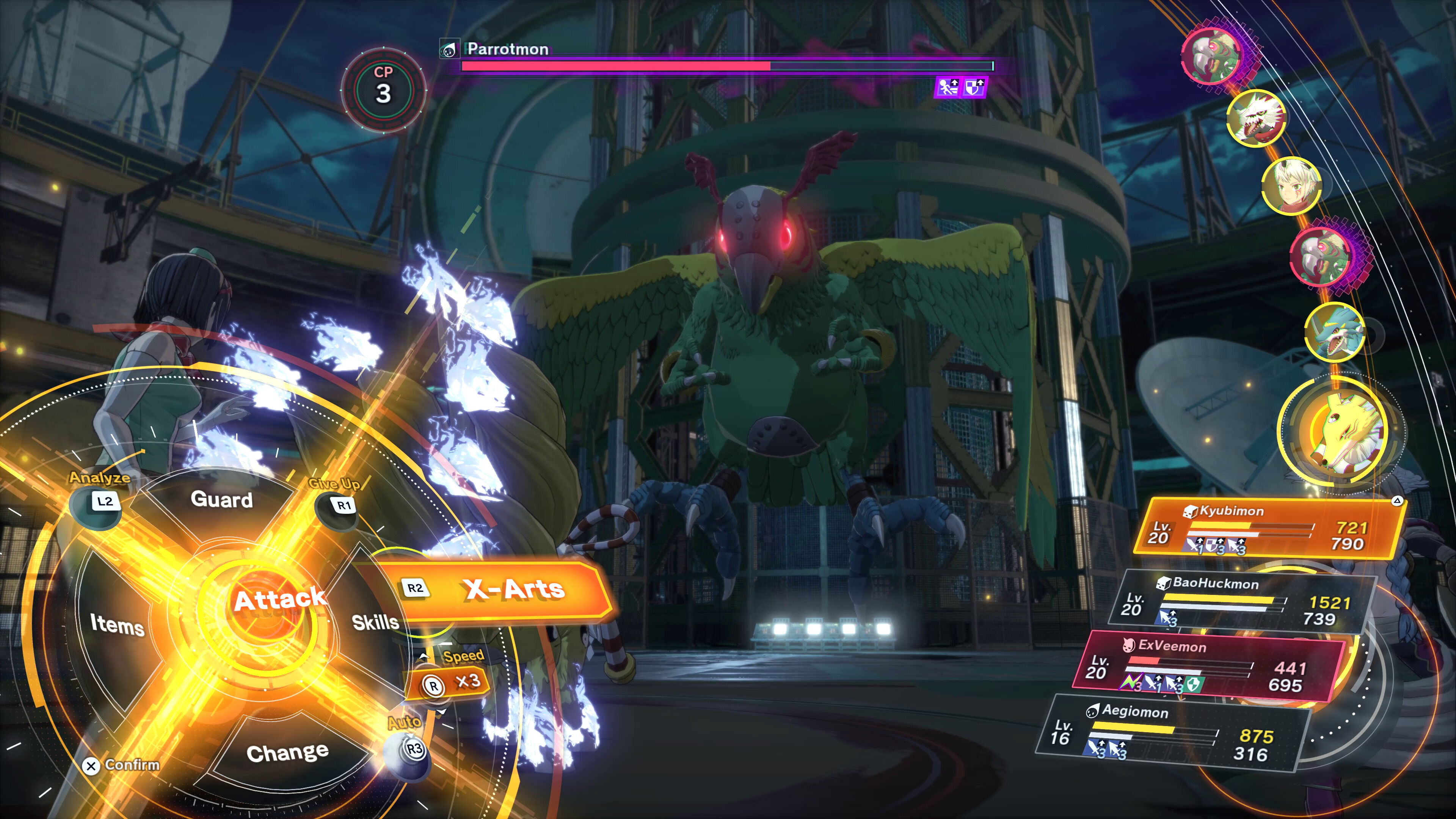Select ExVeemon's party status panel
The width and height of the screenshot is (1456, 819).
coord(1210,667)
